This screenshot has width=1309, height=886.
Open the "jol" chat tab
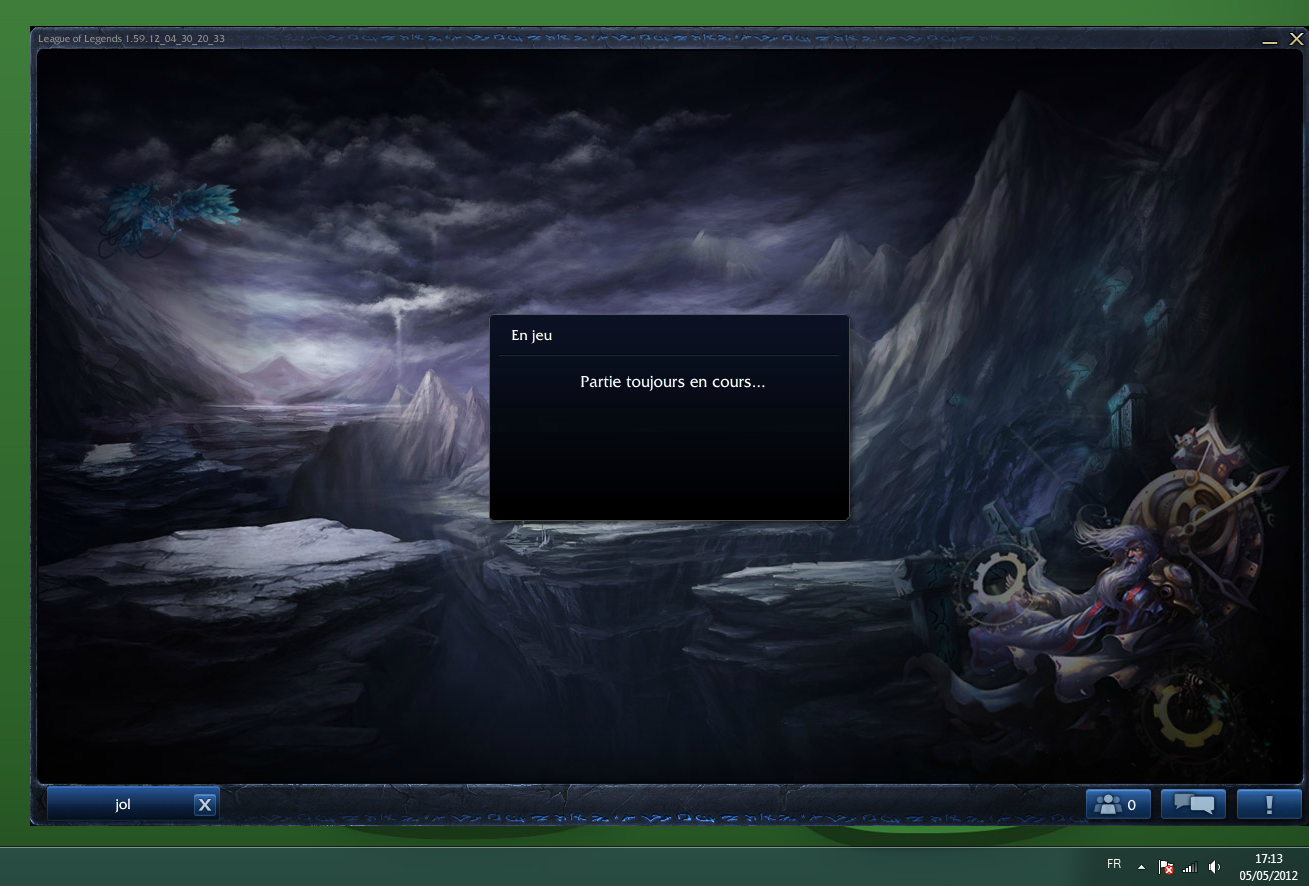122,804
